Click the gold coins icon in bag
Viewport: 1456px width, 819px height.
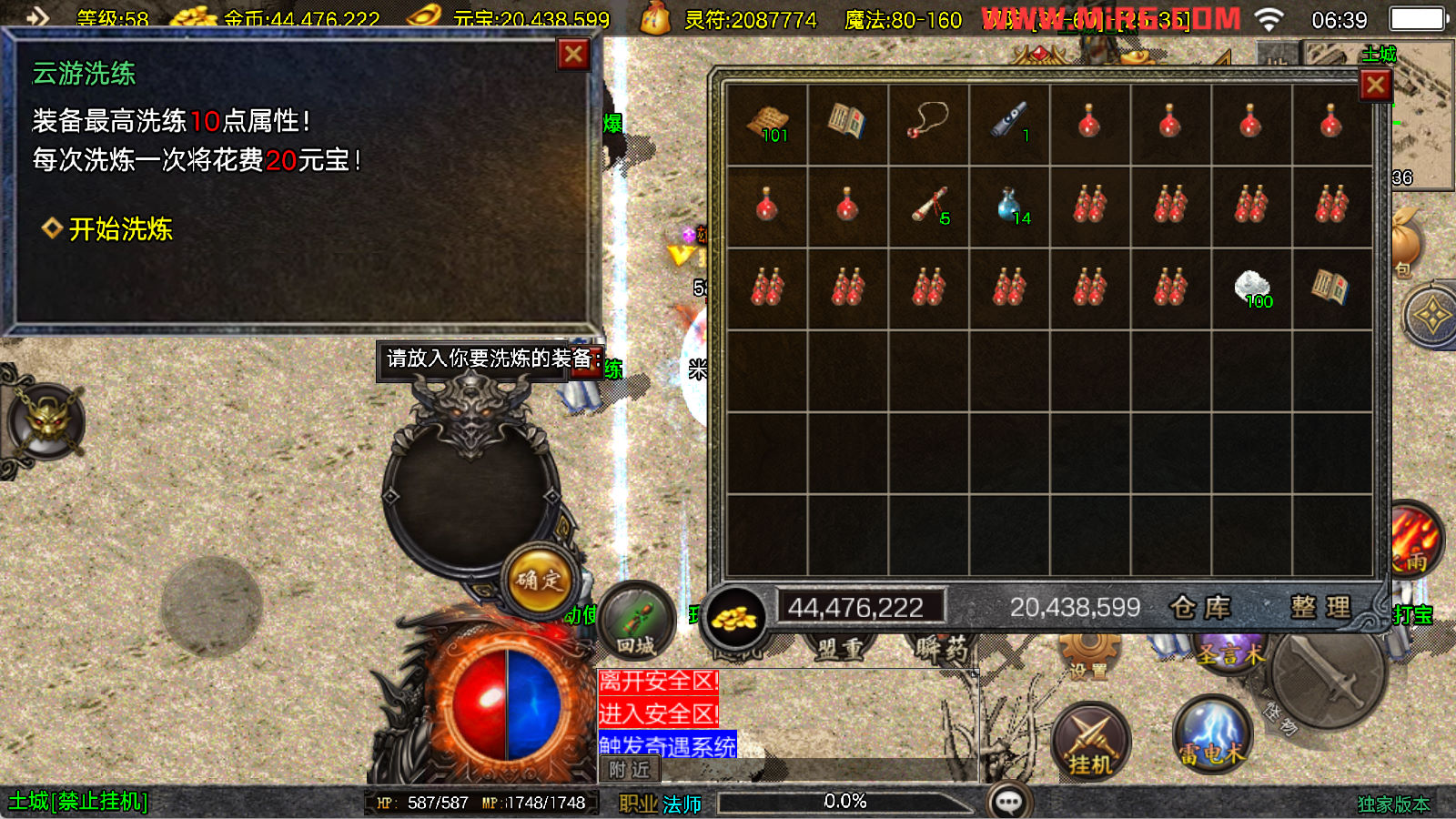735,617
